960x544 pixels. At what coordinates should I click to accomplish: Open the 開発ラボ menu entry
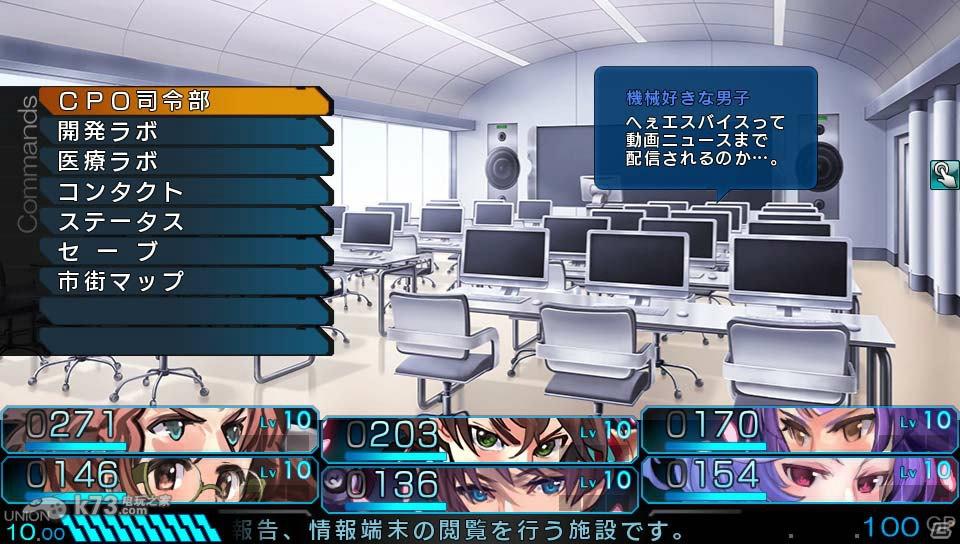[x=185, y=131]
